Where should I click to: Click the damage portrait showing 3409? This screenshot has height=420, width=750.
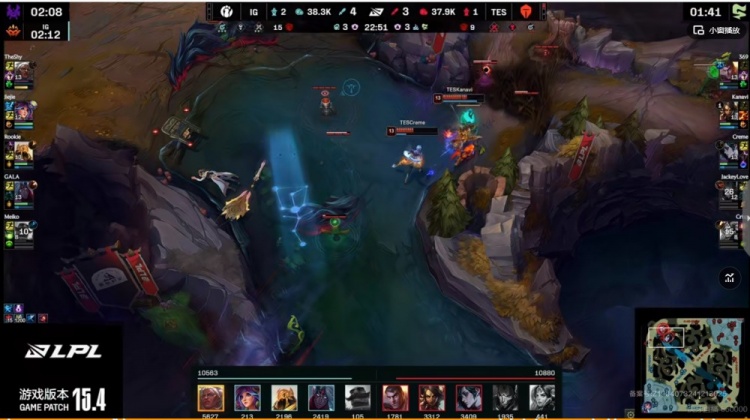[x=469, y=397]
